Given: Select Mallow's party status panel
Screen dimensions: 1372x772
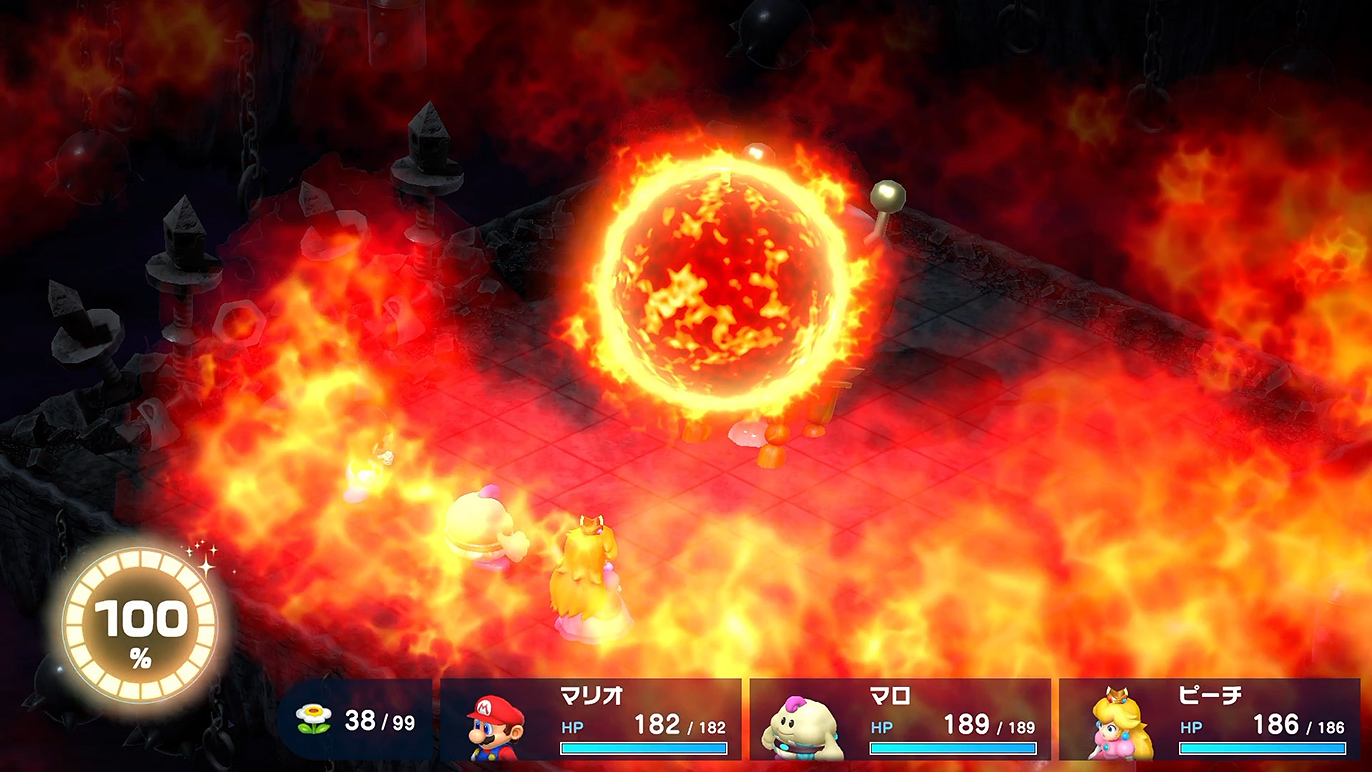Looking at the screenshot, I should tap(900, 720).
